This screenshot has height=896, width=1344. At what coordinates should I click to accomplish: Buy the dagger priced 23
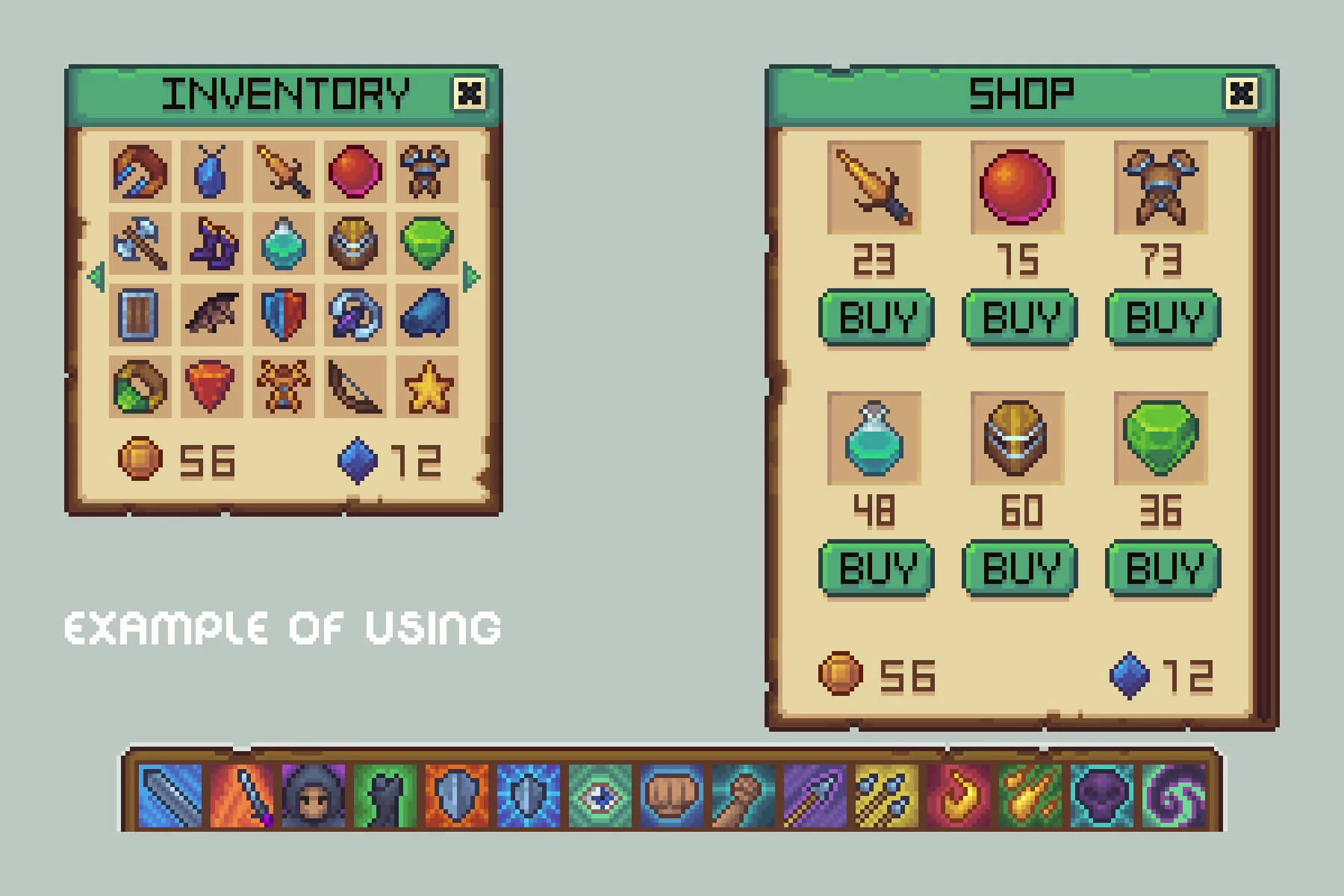point(877,317)
